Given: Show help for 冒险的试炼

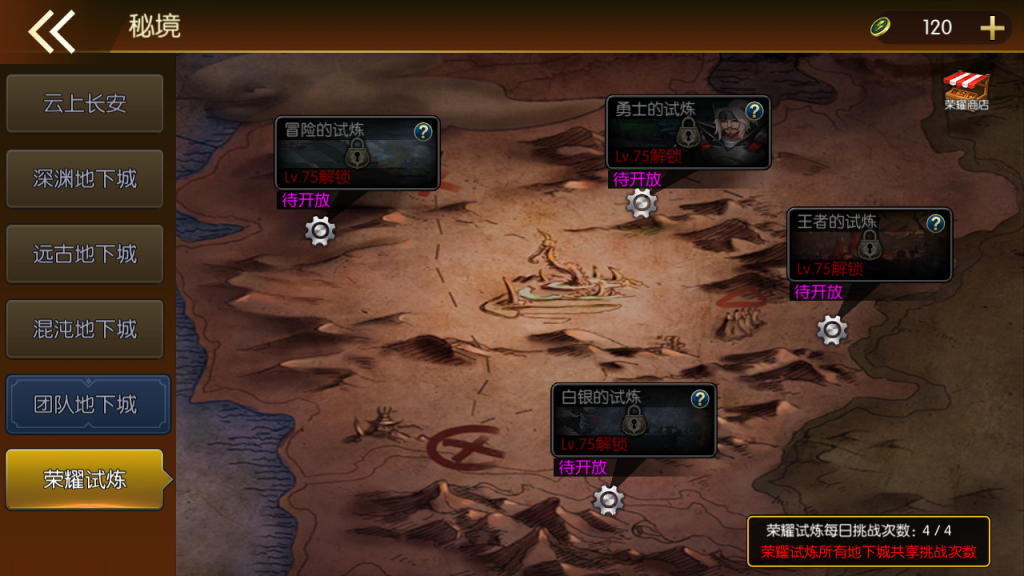Looking at the screenshot, I should [423, 131].
